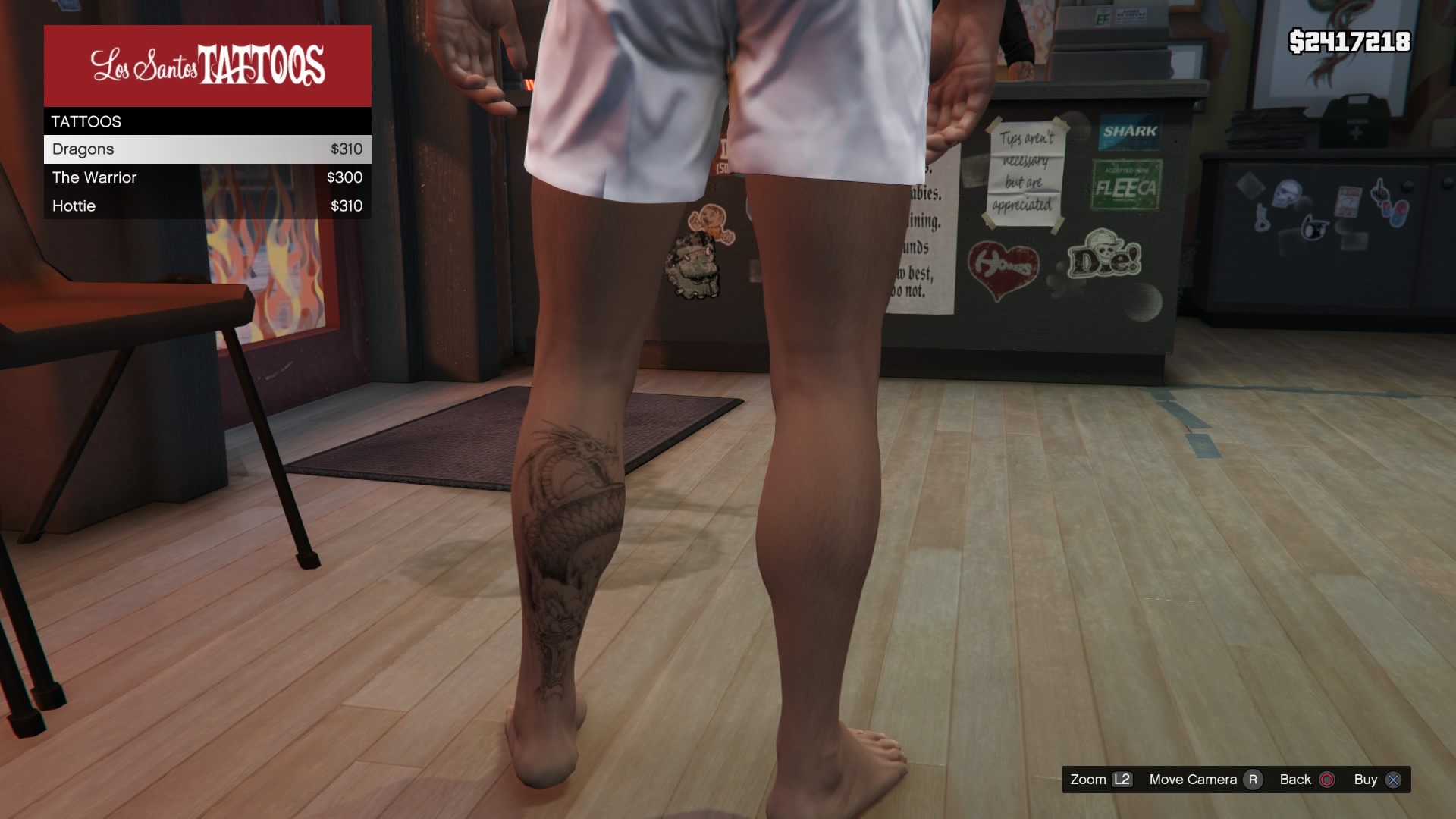Select the Dragons tattoo entry

click(x=207, y=149)
